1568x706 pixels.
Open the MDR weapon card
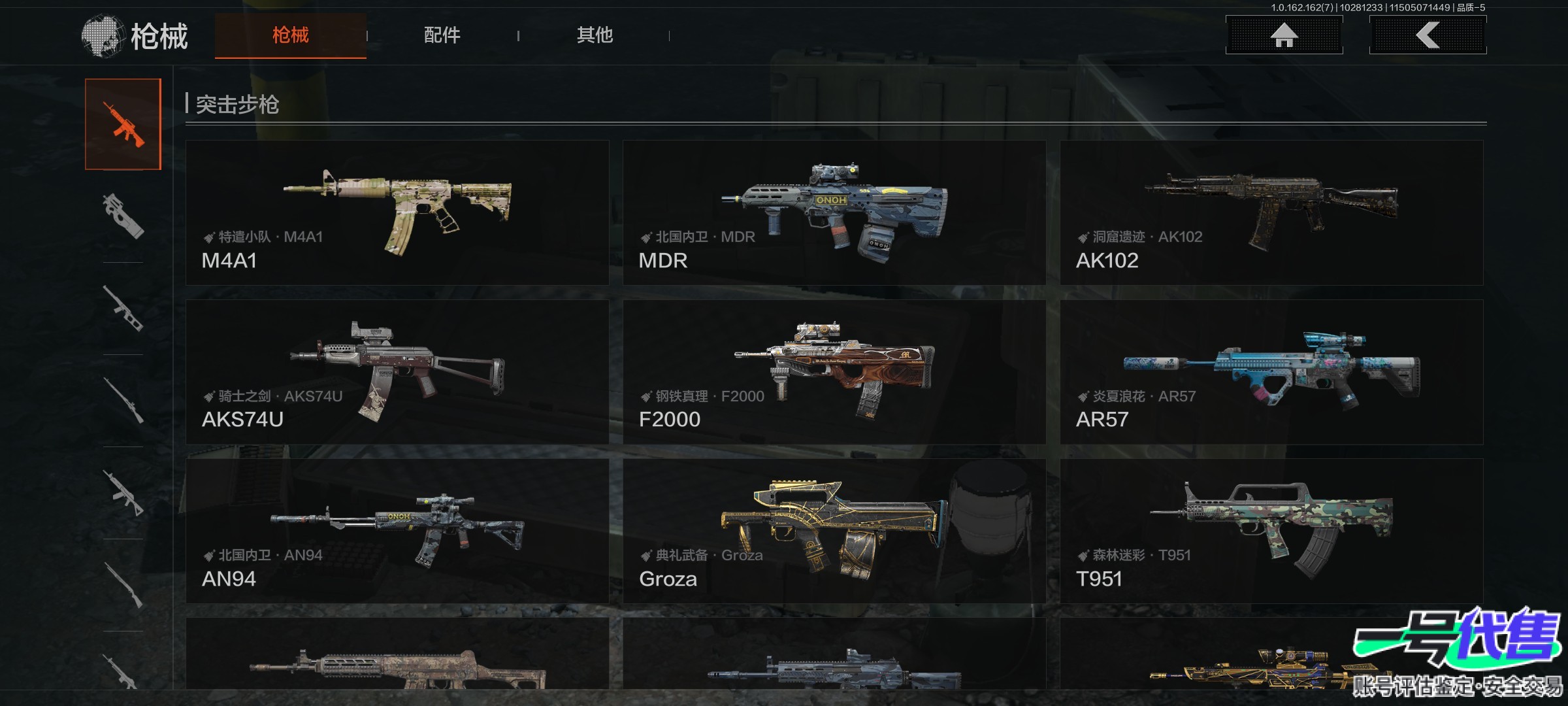[x=834, y=212]
